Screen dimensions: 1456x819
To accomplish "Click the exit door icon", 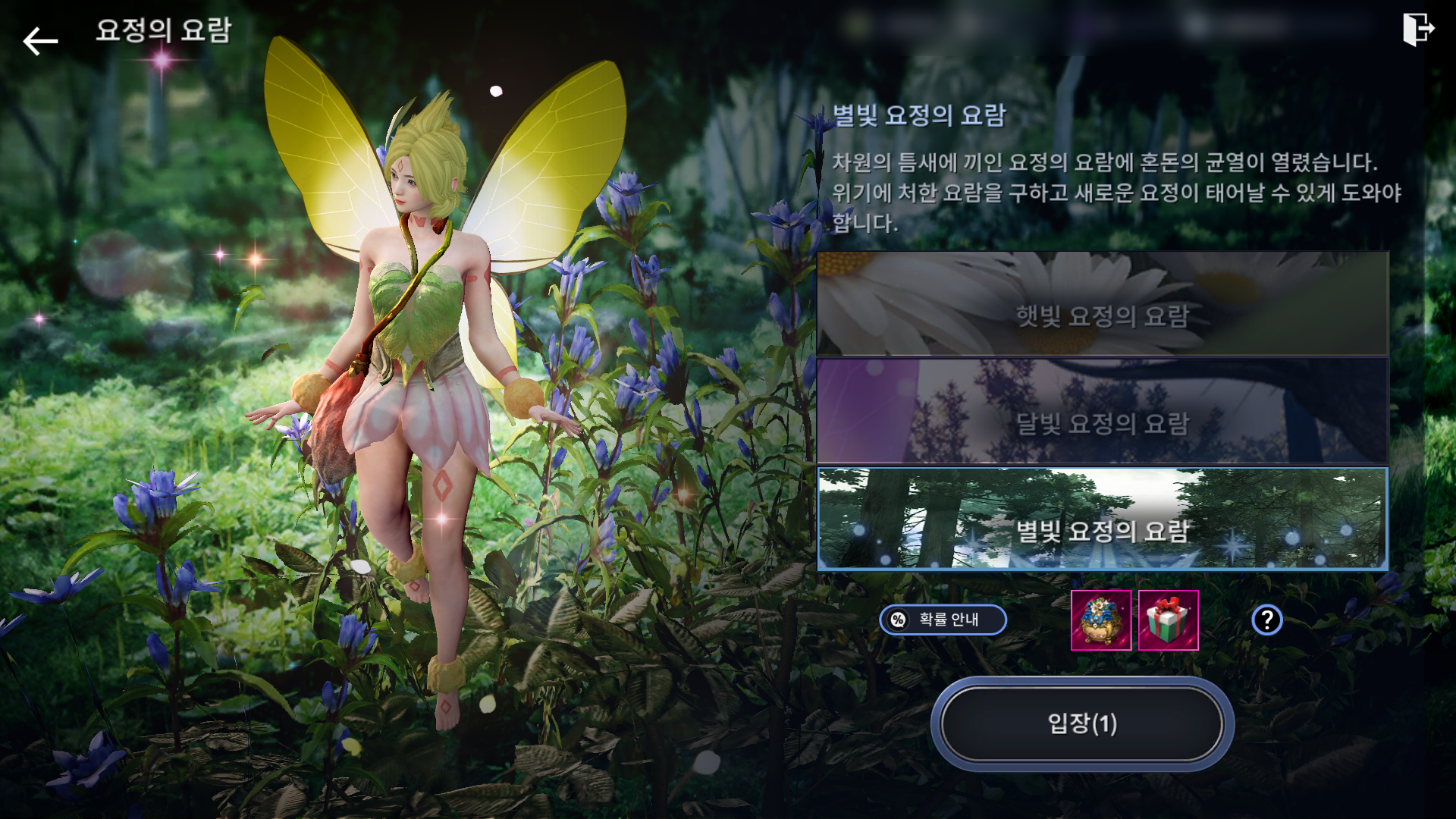I will [1417, 30].
